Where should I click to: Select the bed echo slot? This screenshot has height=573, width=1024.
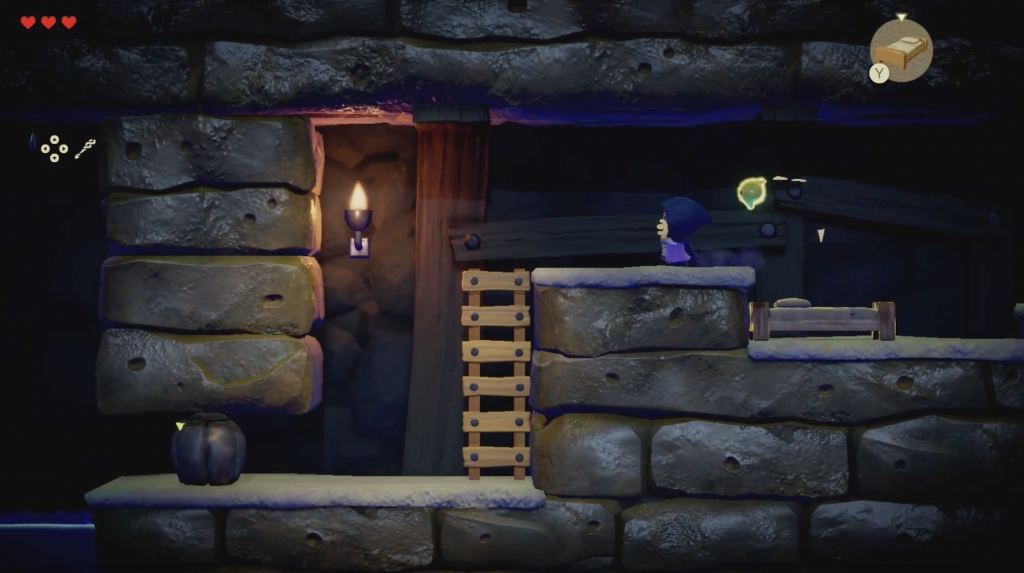[901, 50]
